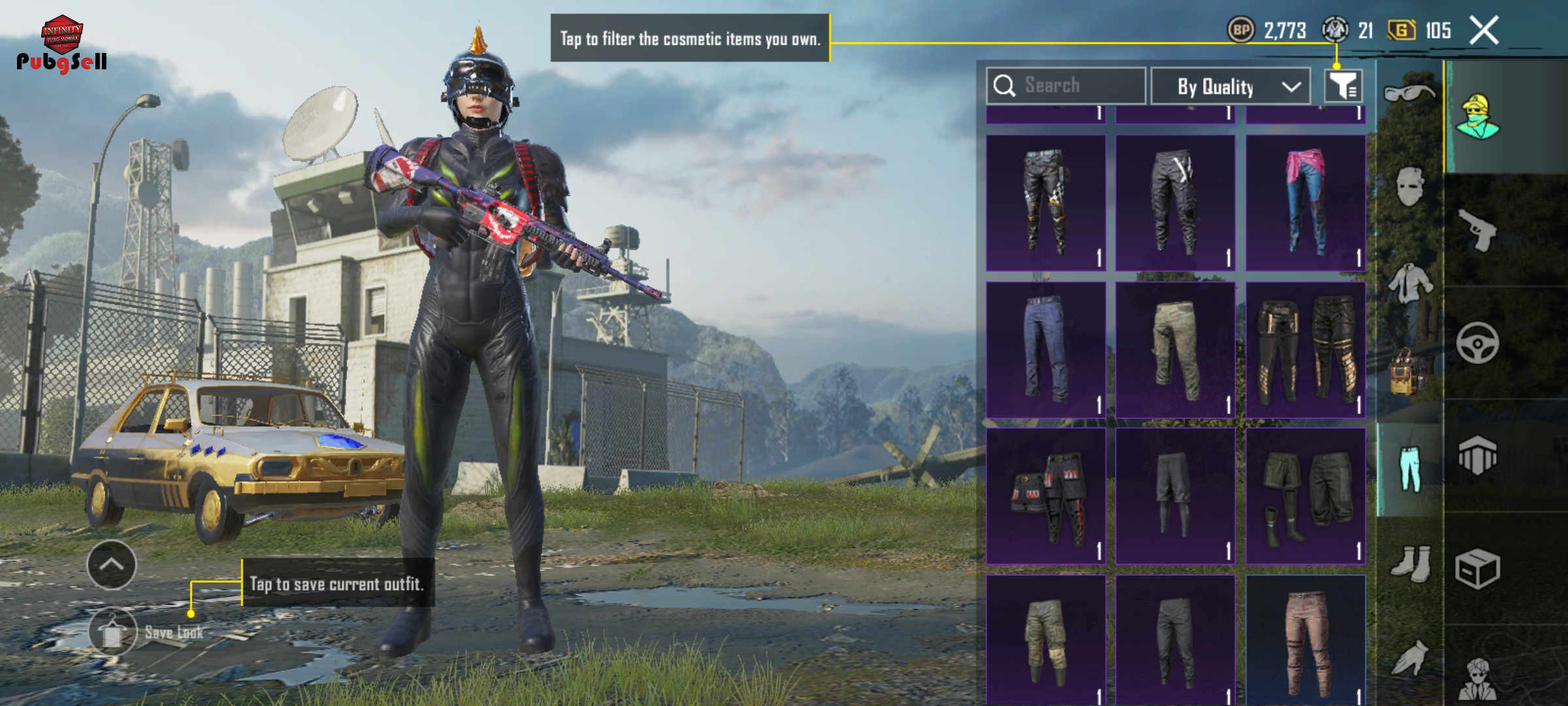Viewport: 1568px width, 706px height.
Task: Switch to the shirt category
Action: click(1409, 282)
